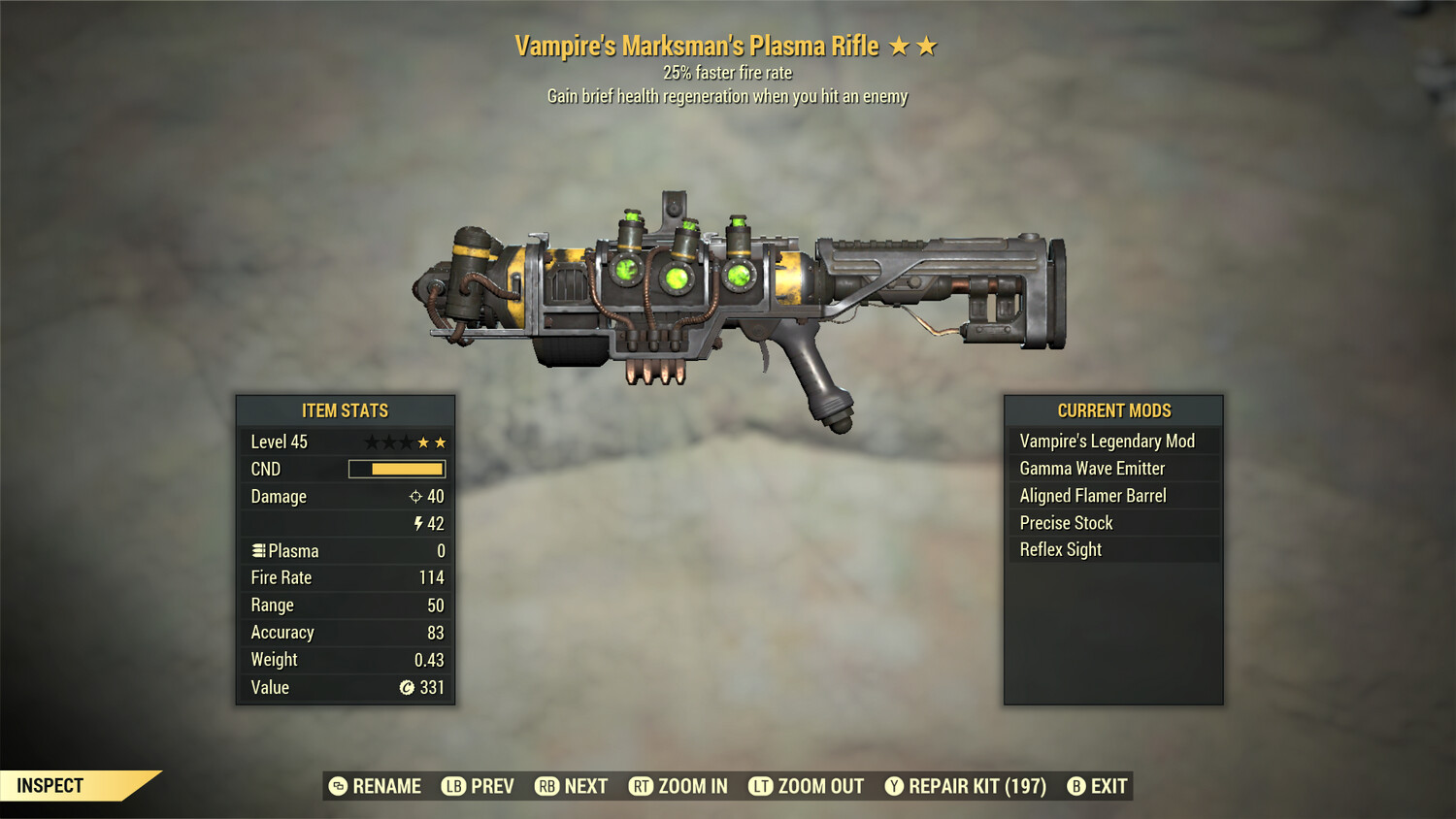Screen dimensions: 1456x819
Task: Select the LT Zoom Out control icon
Action: [763, 786]
